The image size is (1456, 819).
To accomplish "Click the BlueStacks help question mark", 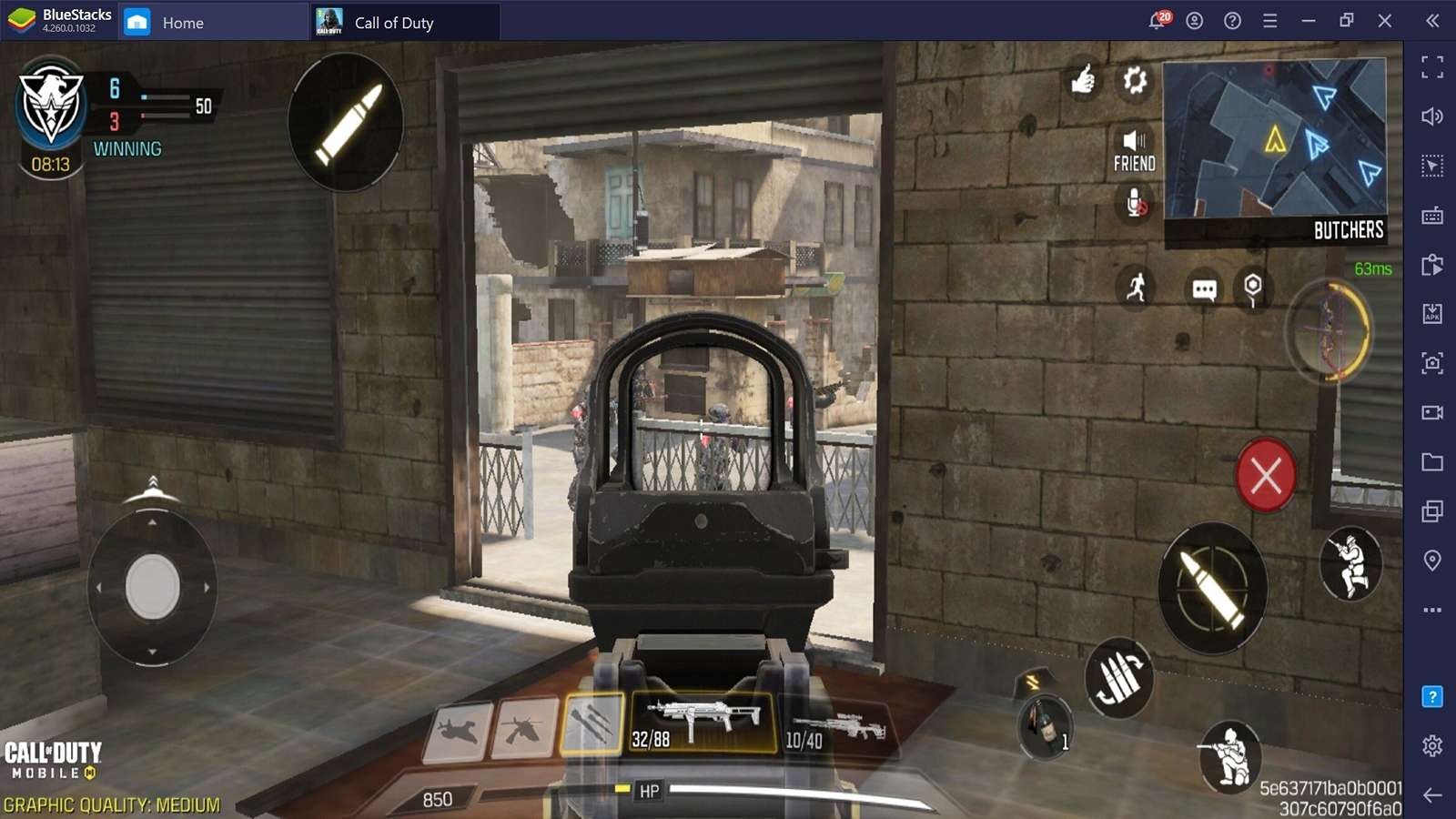I will pos(1231,20).
